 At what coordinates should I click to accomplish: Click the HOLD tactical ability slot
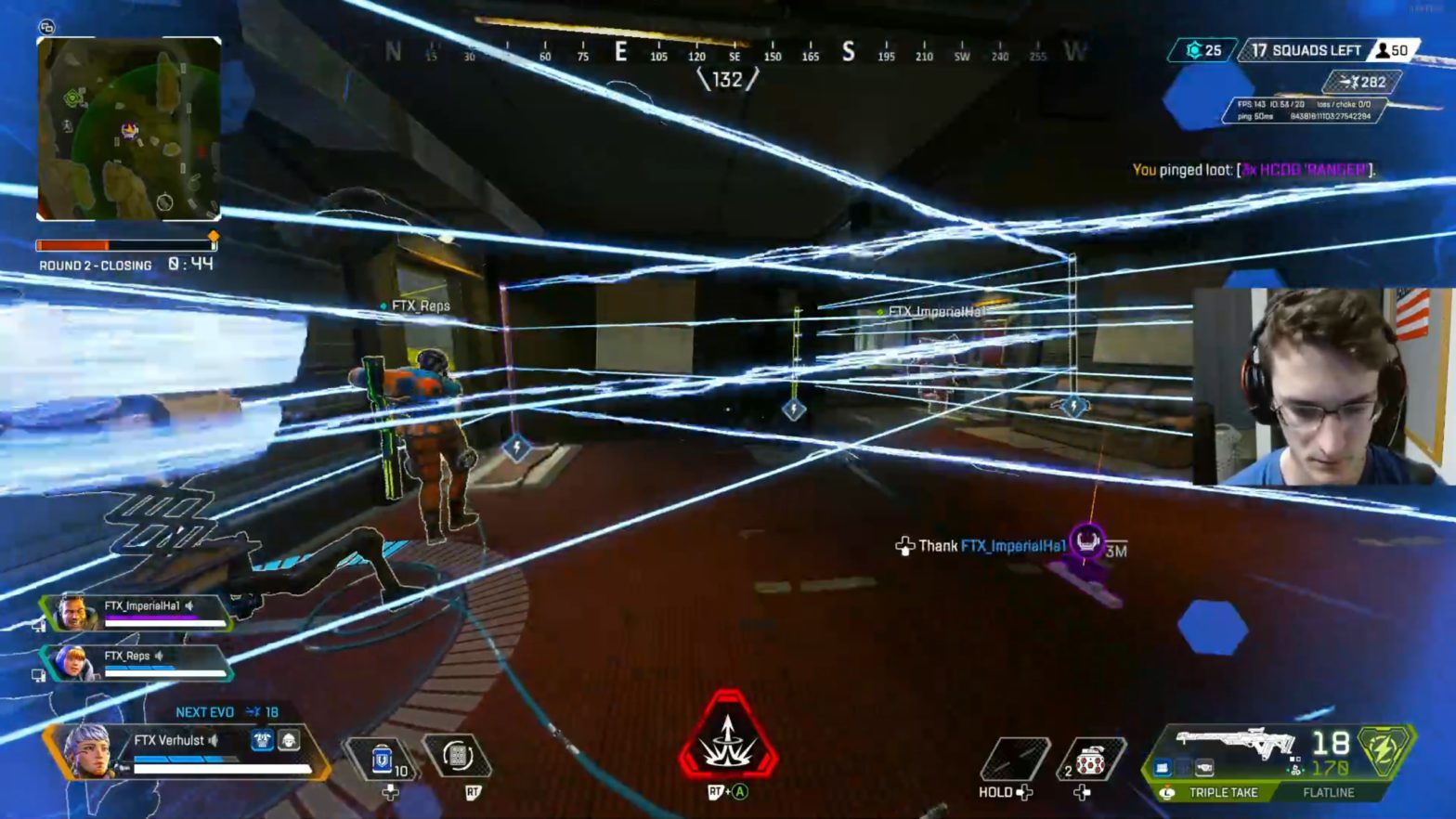pyautogui.click(x=1018, y=757)
